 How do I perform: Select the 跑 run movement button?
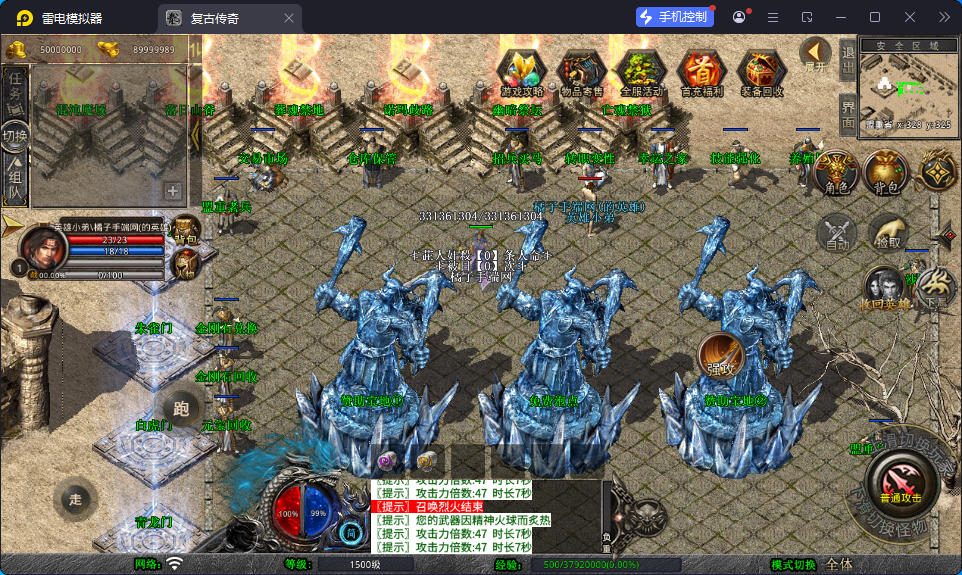pyautogui.click(x=181, y=408)
